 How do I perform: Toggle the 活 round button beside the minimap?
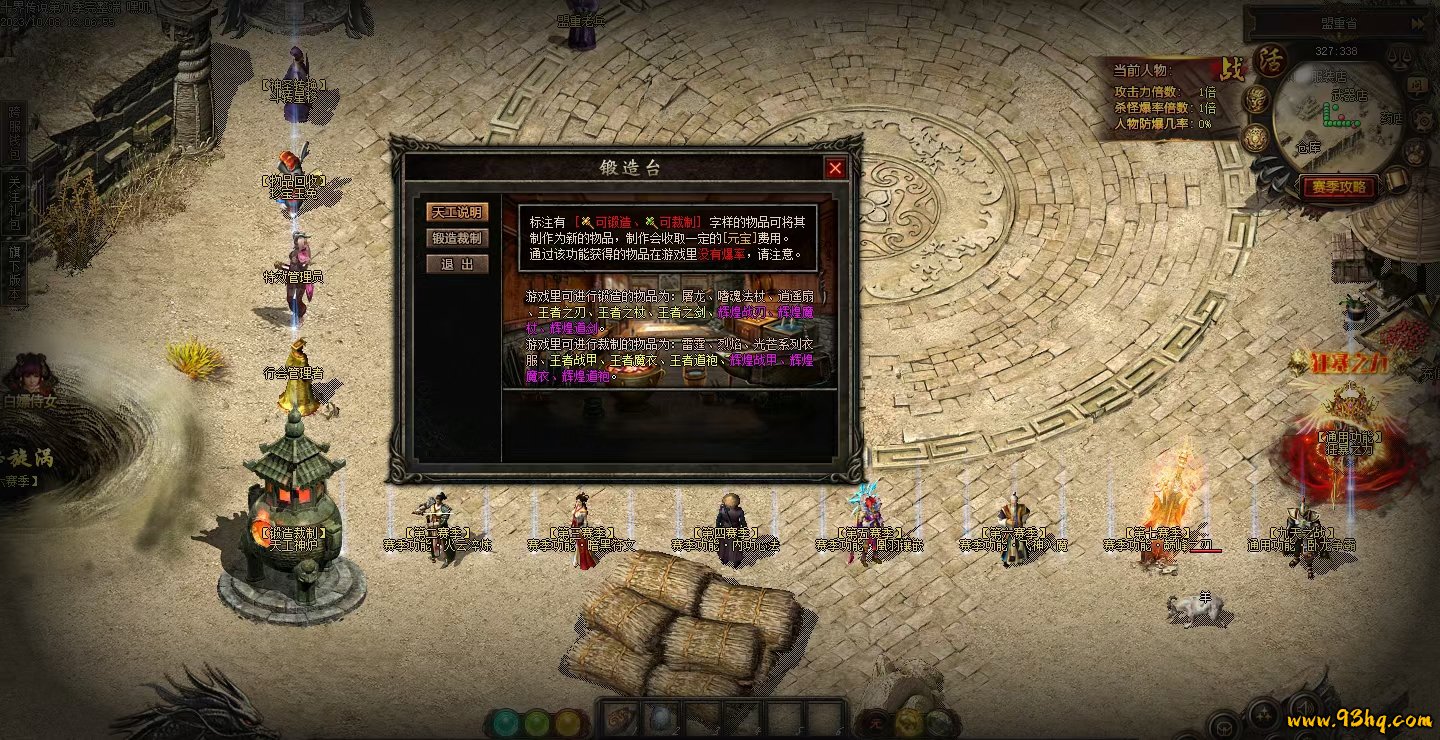[x=1271, y=60]
